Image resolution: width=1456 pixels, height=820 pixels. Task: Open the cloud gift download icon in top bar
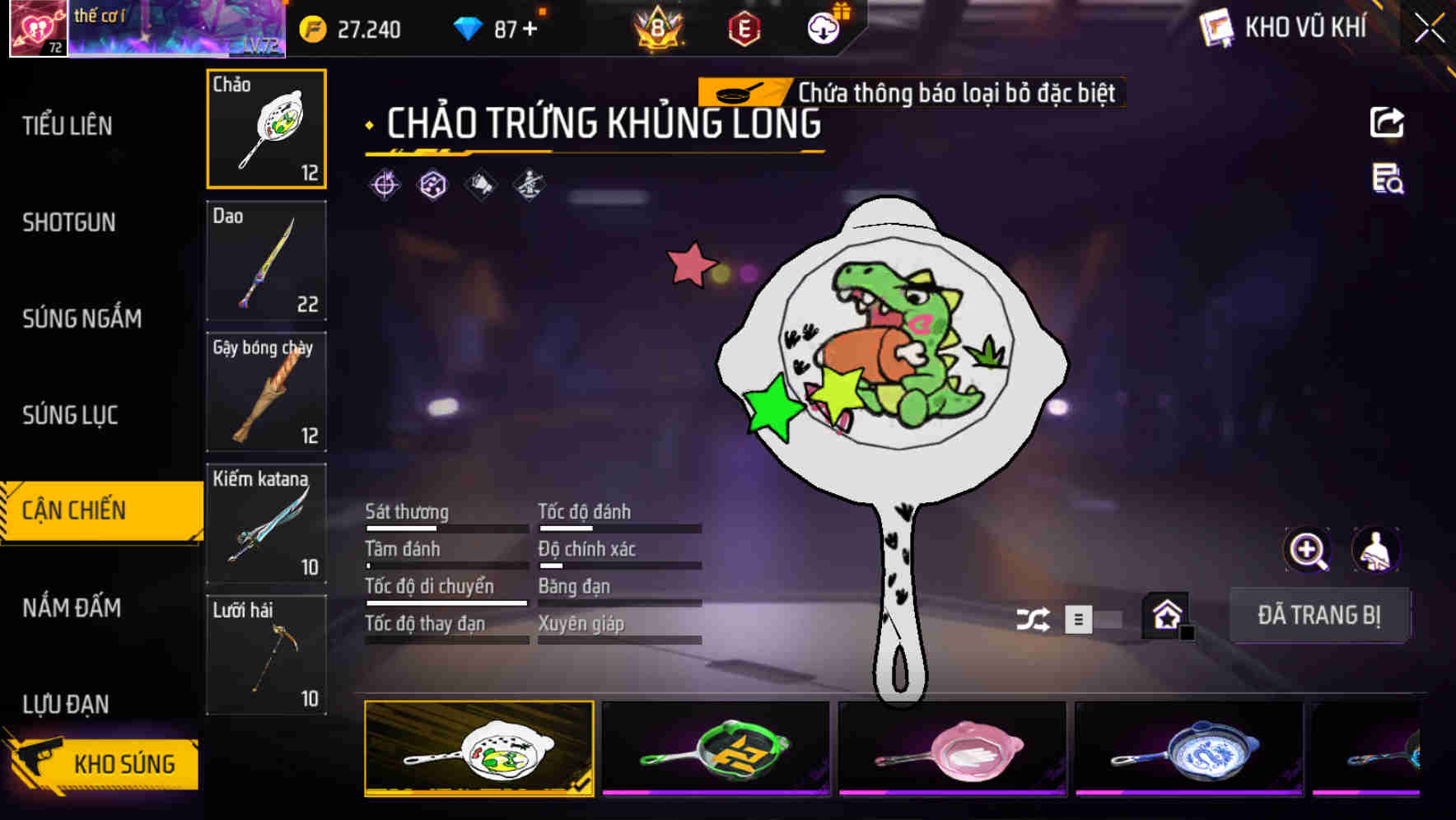(823, 26)
